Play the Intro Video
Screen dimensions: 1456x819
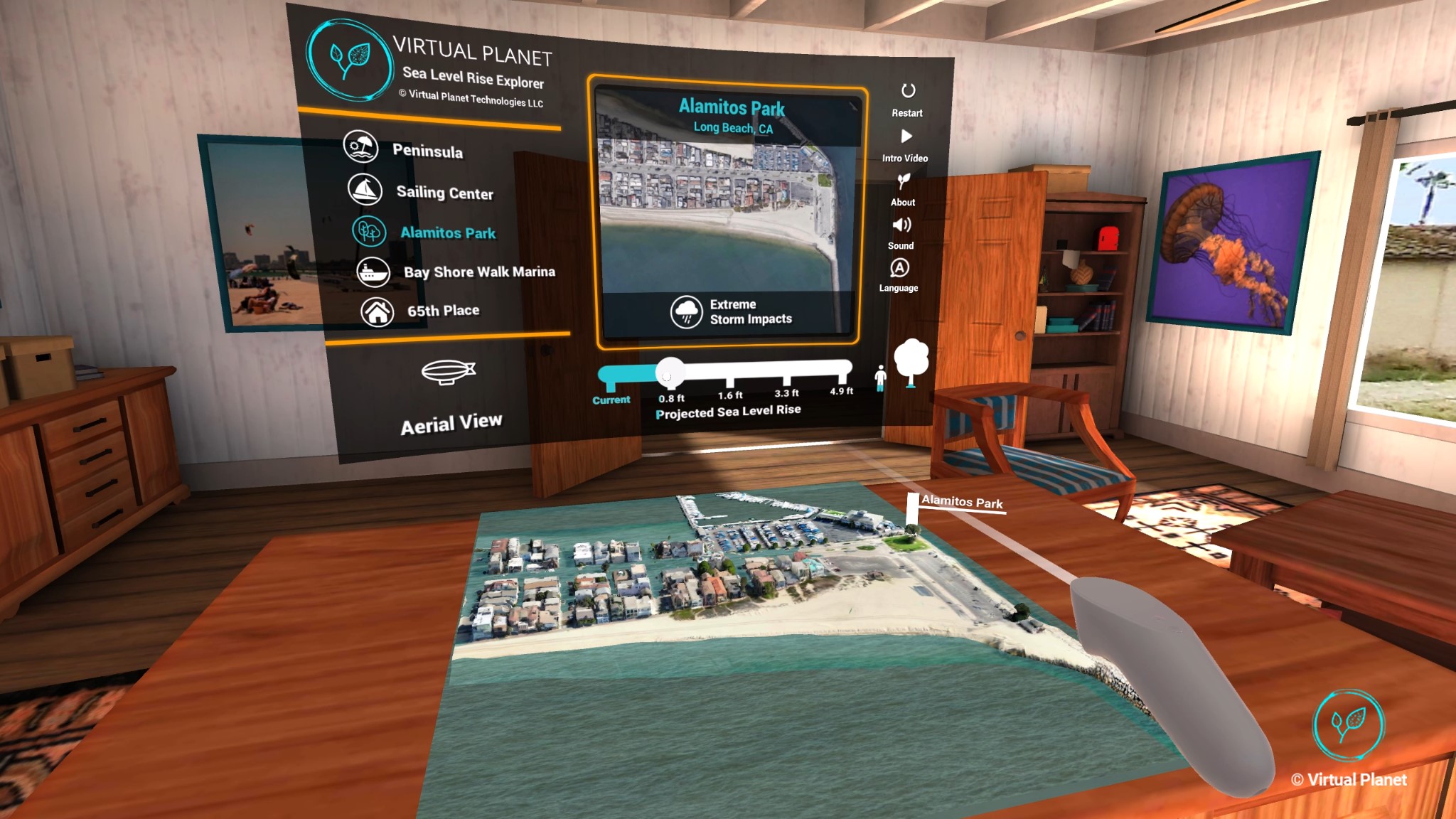tap(907, 137)
